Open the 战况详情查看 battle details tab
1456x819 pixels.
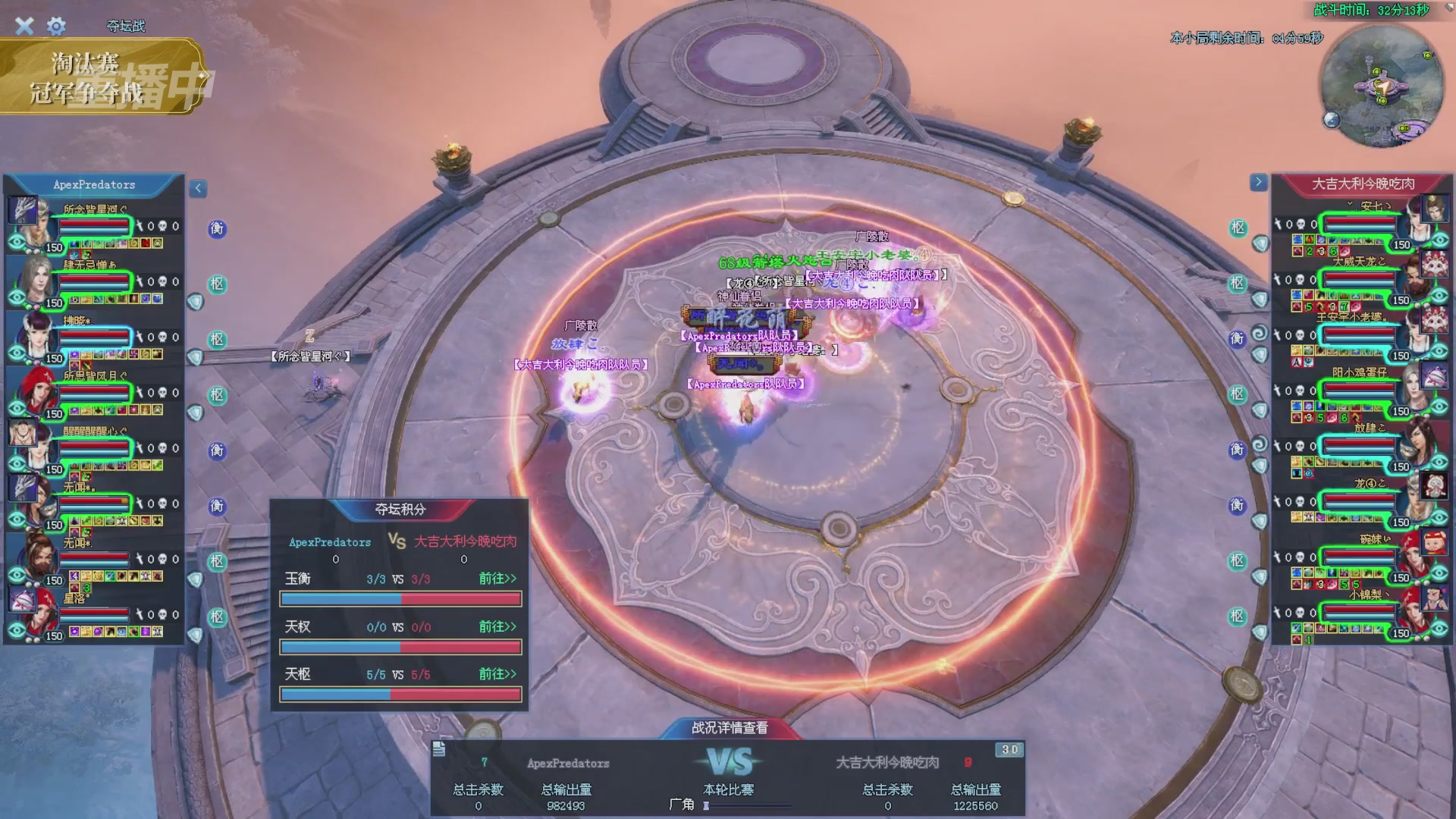729,728
